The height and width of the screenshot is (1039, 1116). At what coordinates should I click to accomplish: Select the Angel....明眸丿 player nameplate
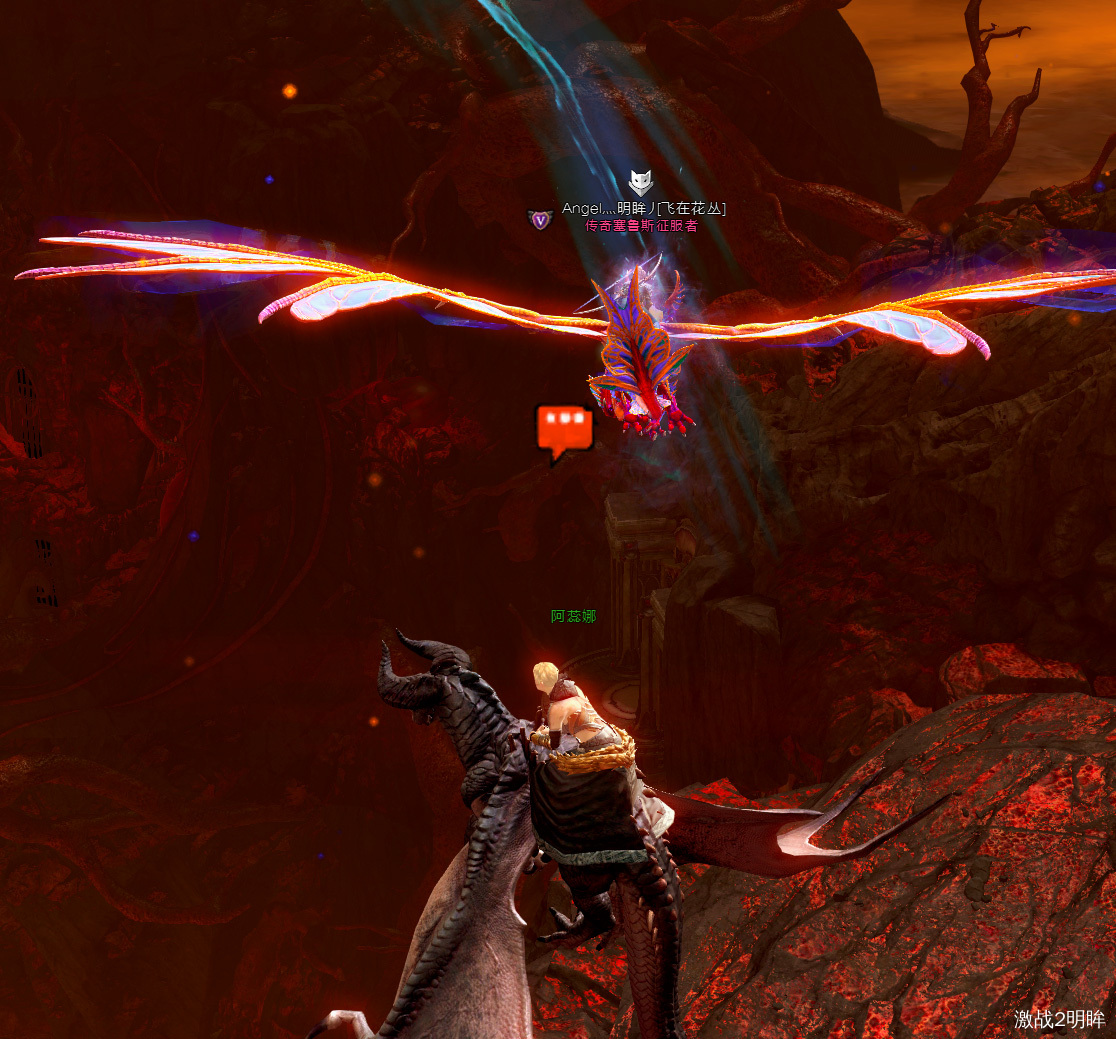(643, 208)
